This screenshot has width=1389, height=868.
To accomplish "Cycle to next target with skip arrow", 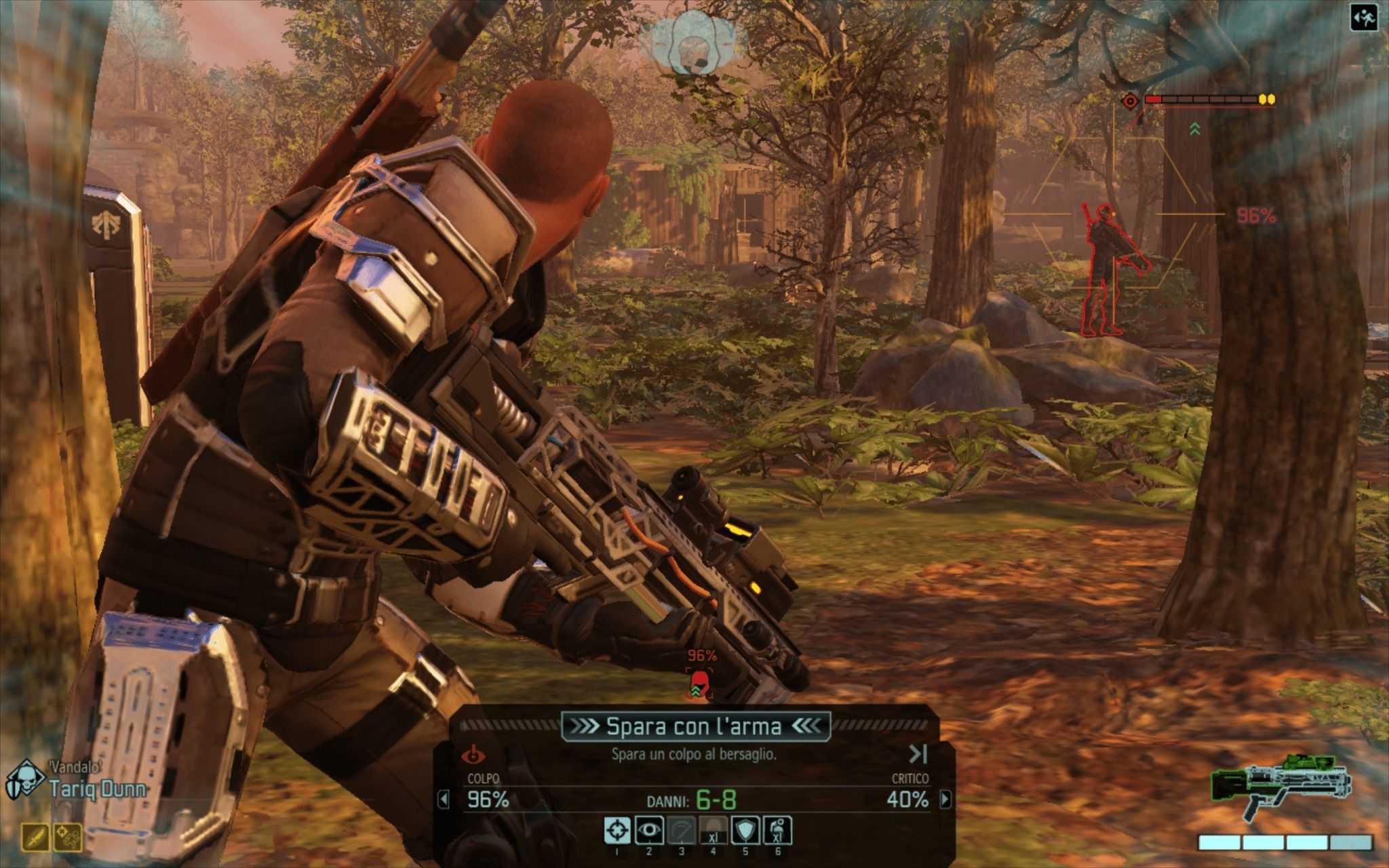I will (918, 753).
